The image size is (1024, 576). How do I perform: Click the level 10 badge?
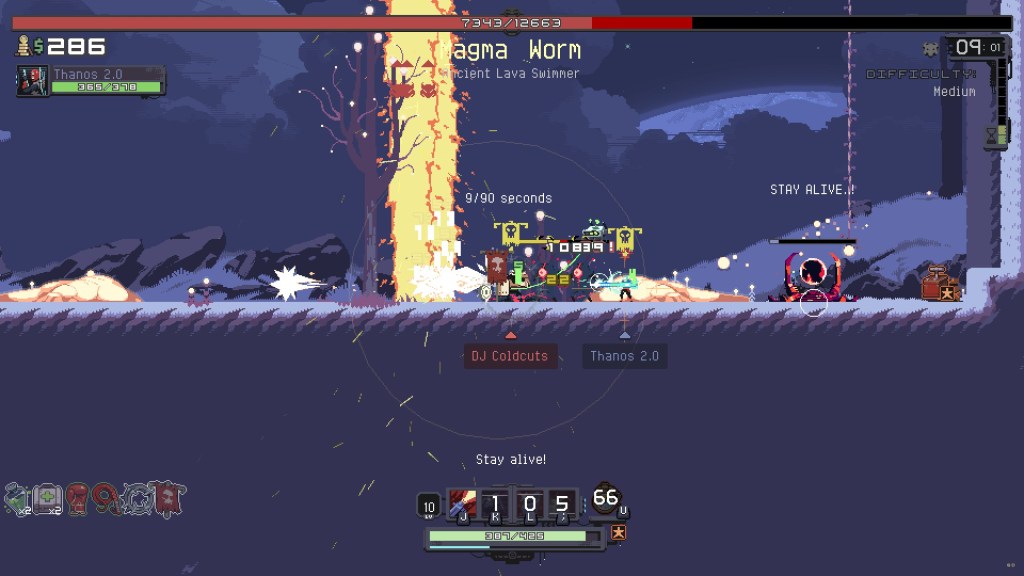(429, 506)
